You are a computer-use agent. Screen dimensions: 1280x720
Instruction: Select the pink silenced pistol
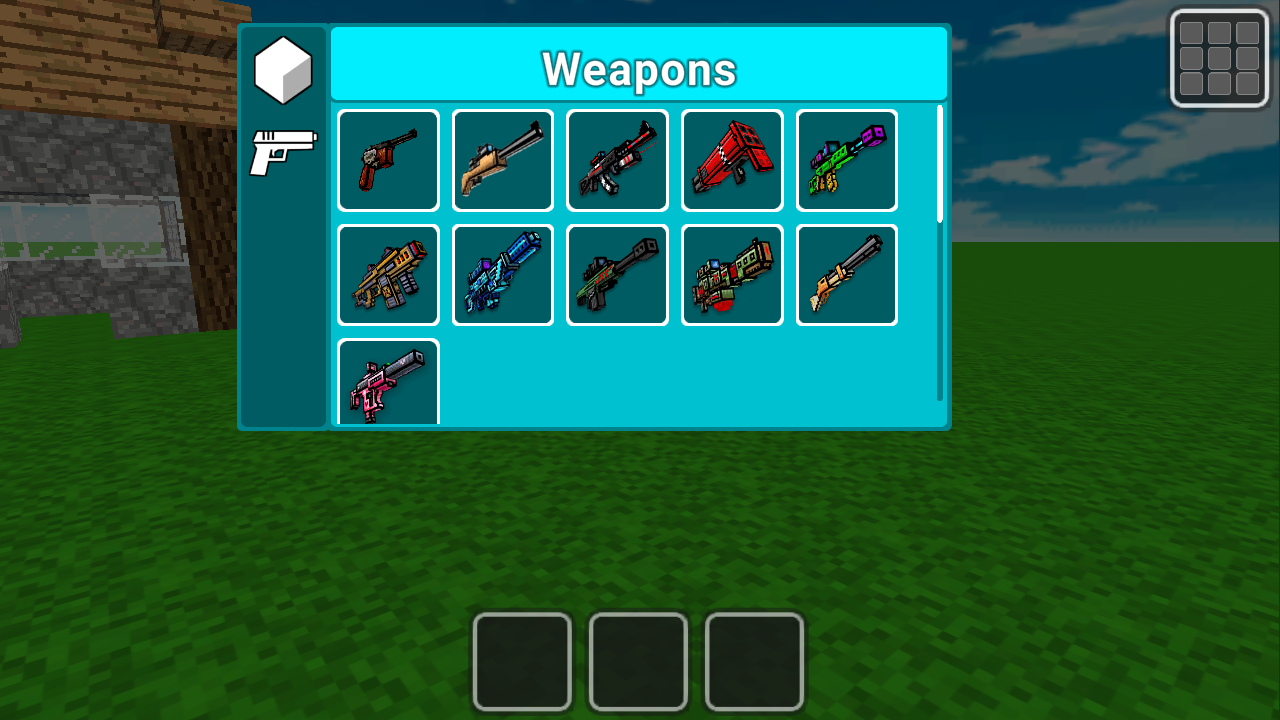(387, 385)
